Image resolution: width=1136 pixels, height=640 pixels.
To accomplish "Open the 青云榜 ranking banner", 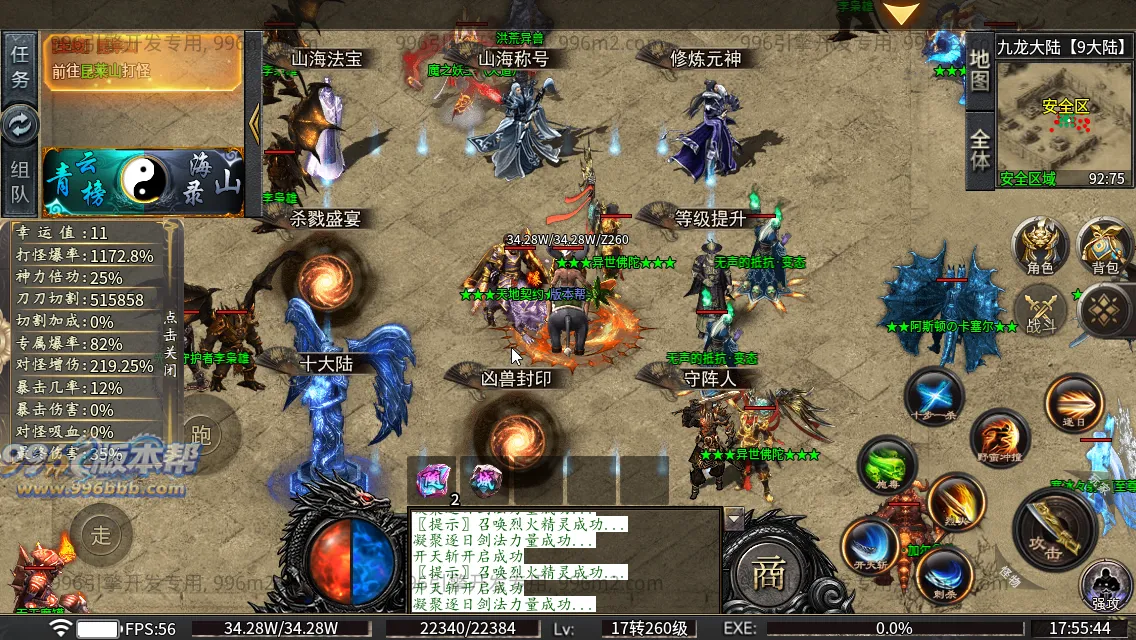I will [82, 180].
